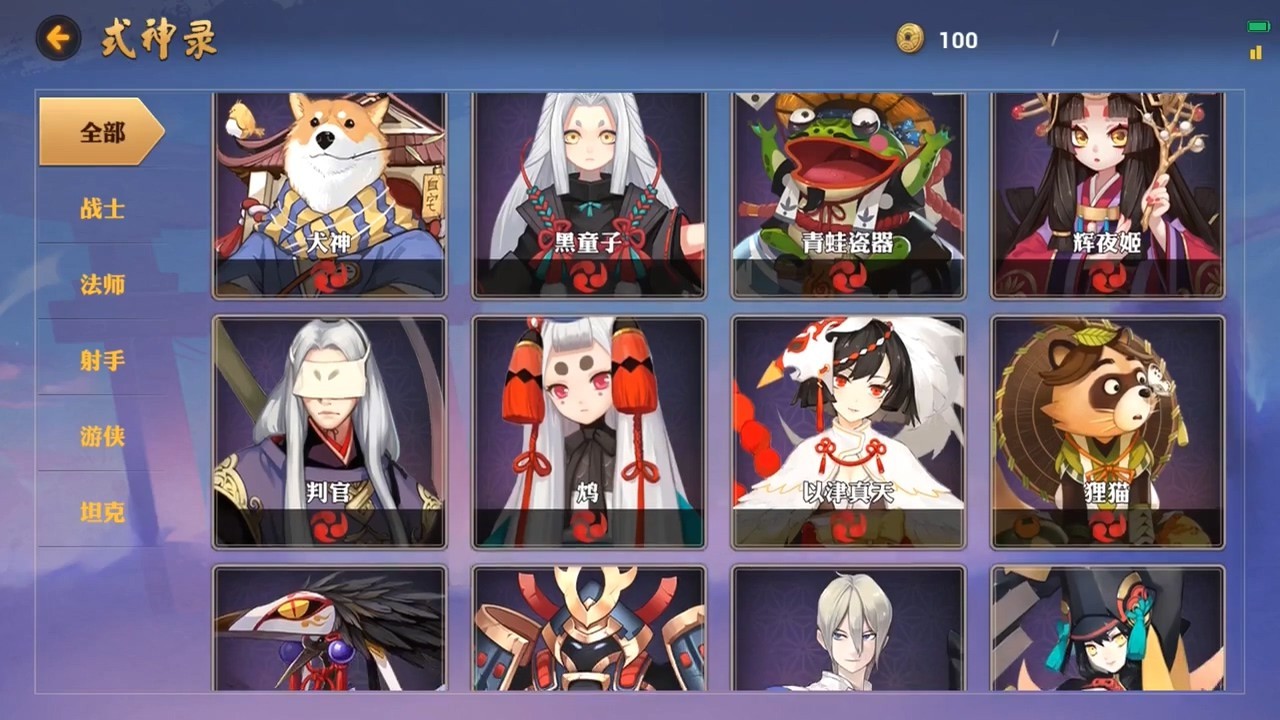Click the gold coin currency icon

[910, 39]
